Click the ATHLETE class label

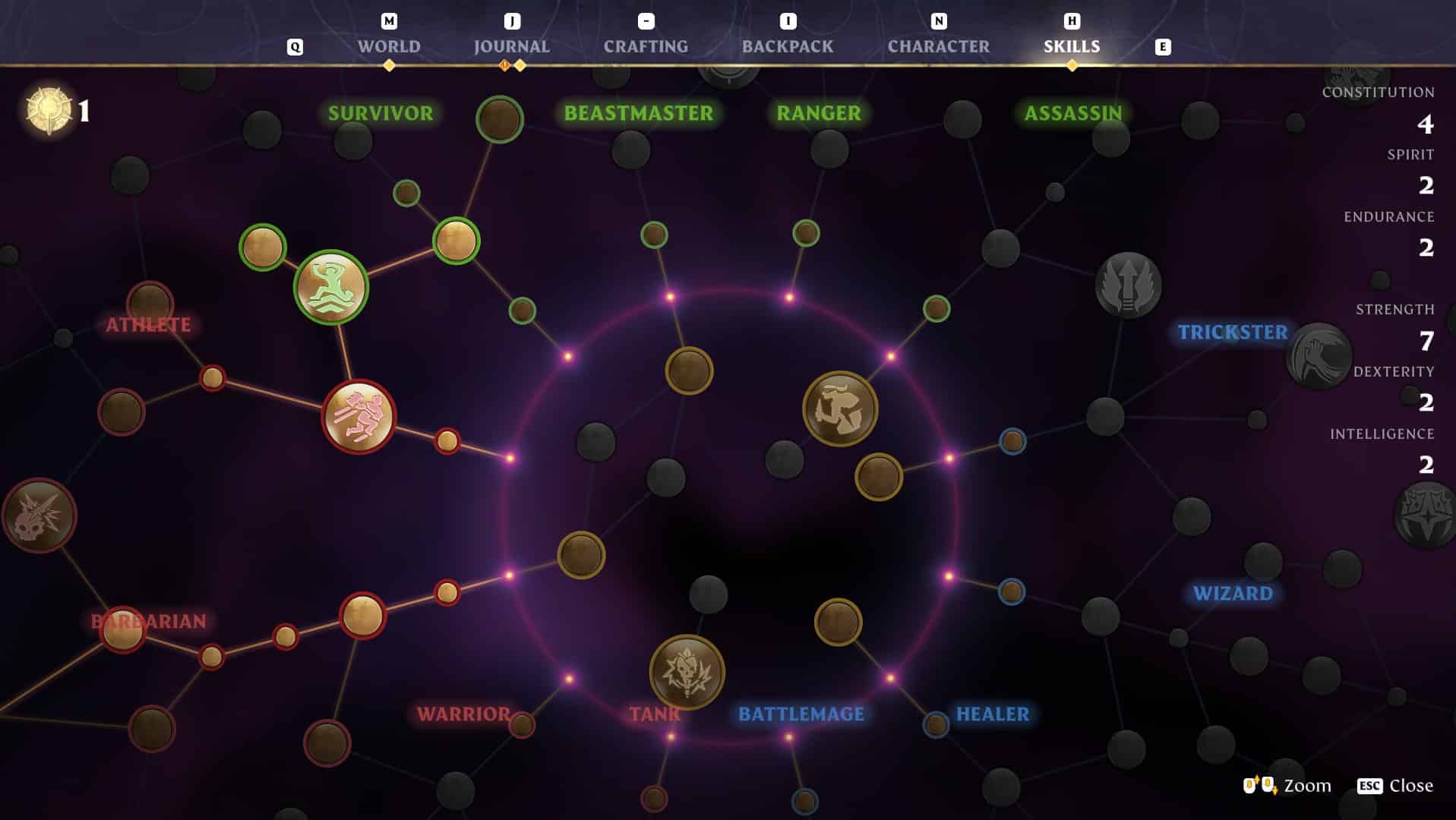149,325
